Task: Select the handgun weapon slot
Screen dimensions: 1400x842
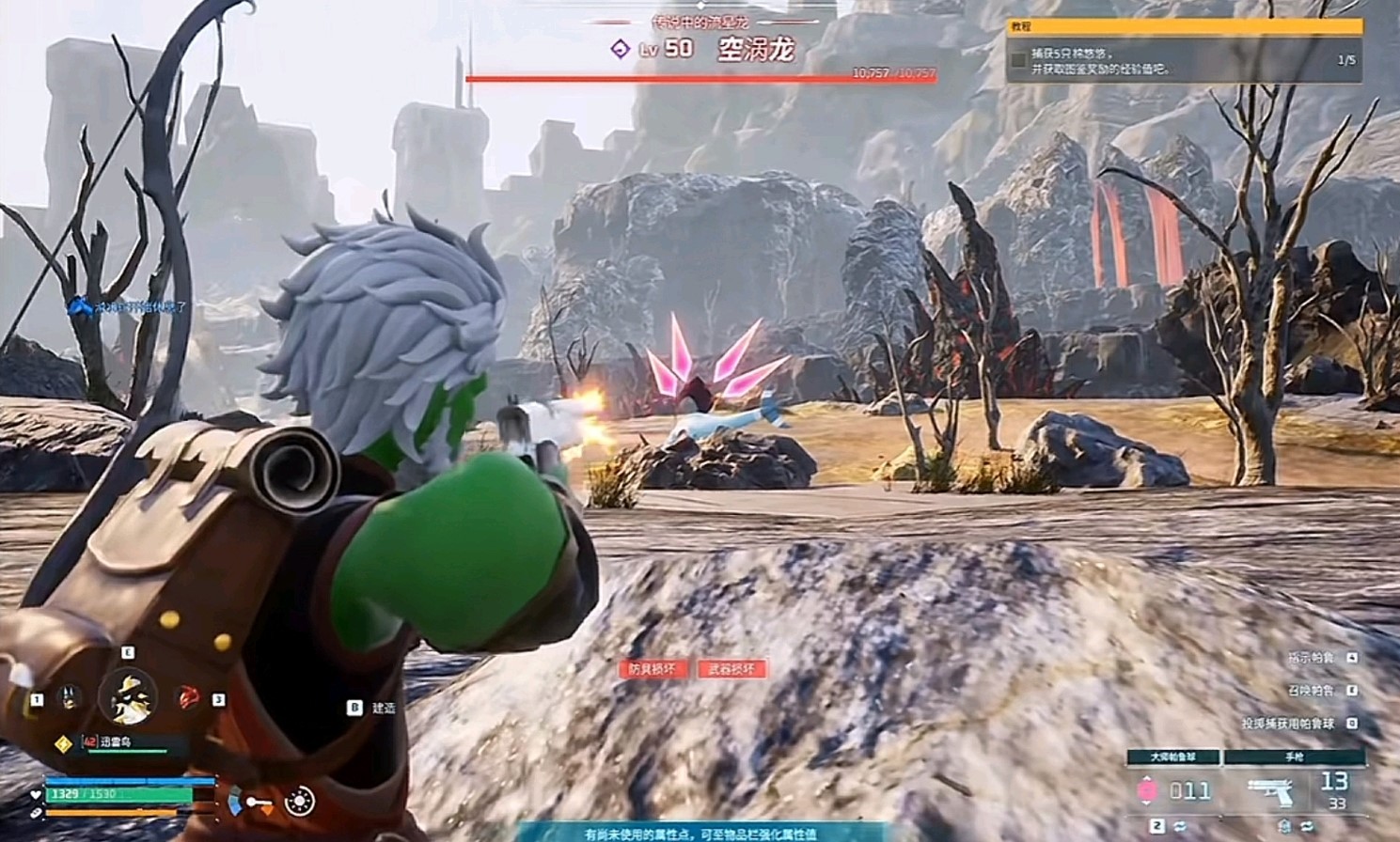Action: point(1271,791)
